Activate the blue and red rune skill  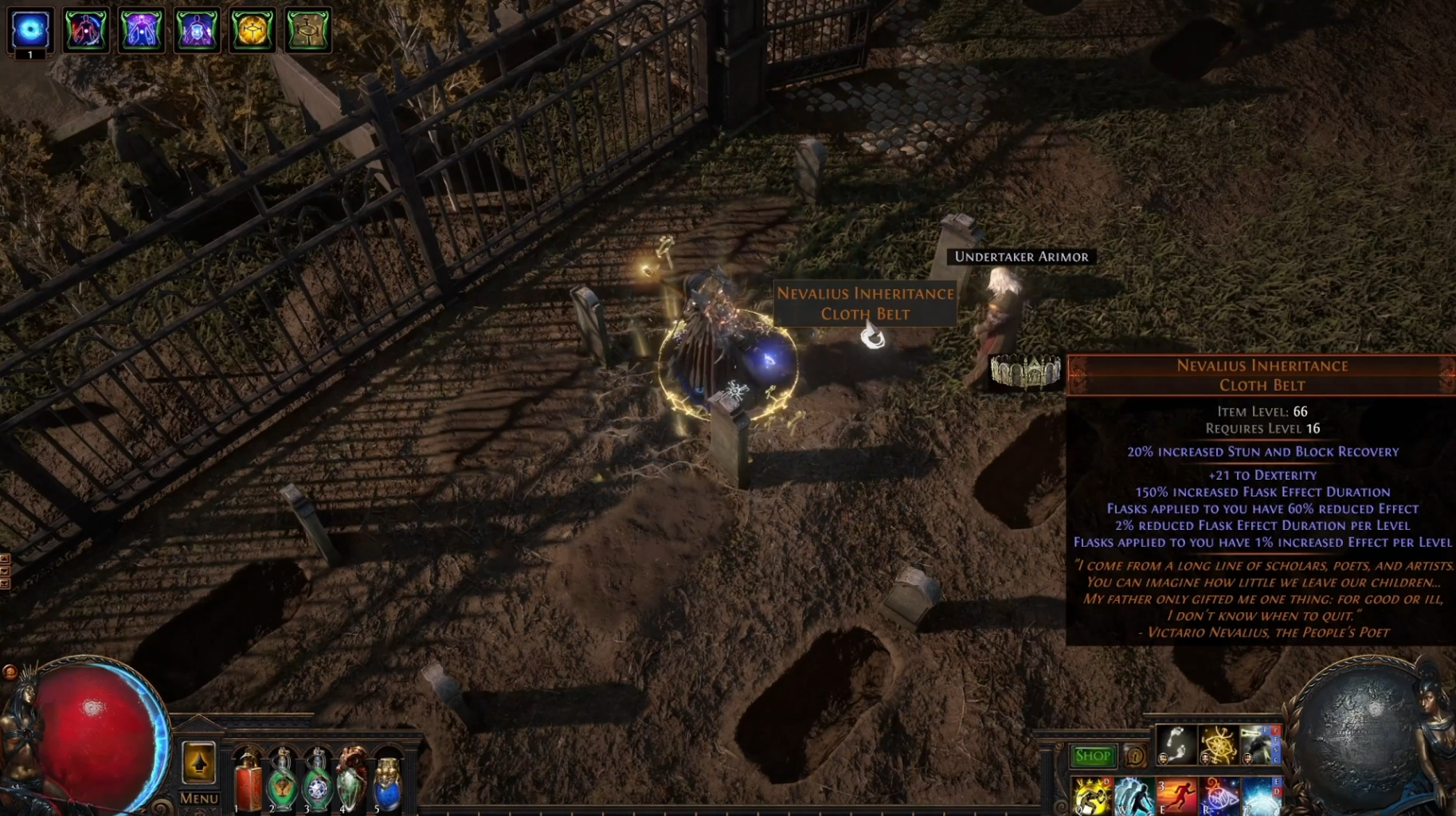click(1219, 796)
